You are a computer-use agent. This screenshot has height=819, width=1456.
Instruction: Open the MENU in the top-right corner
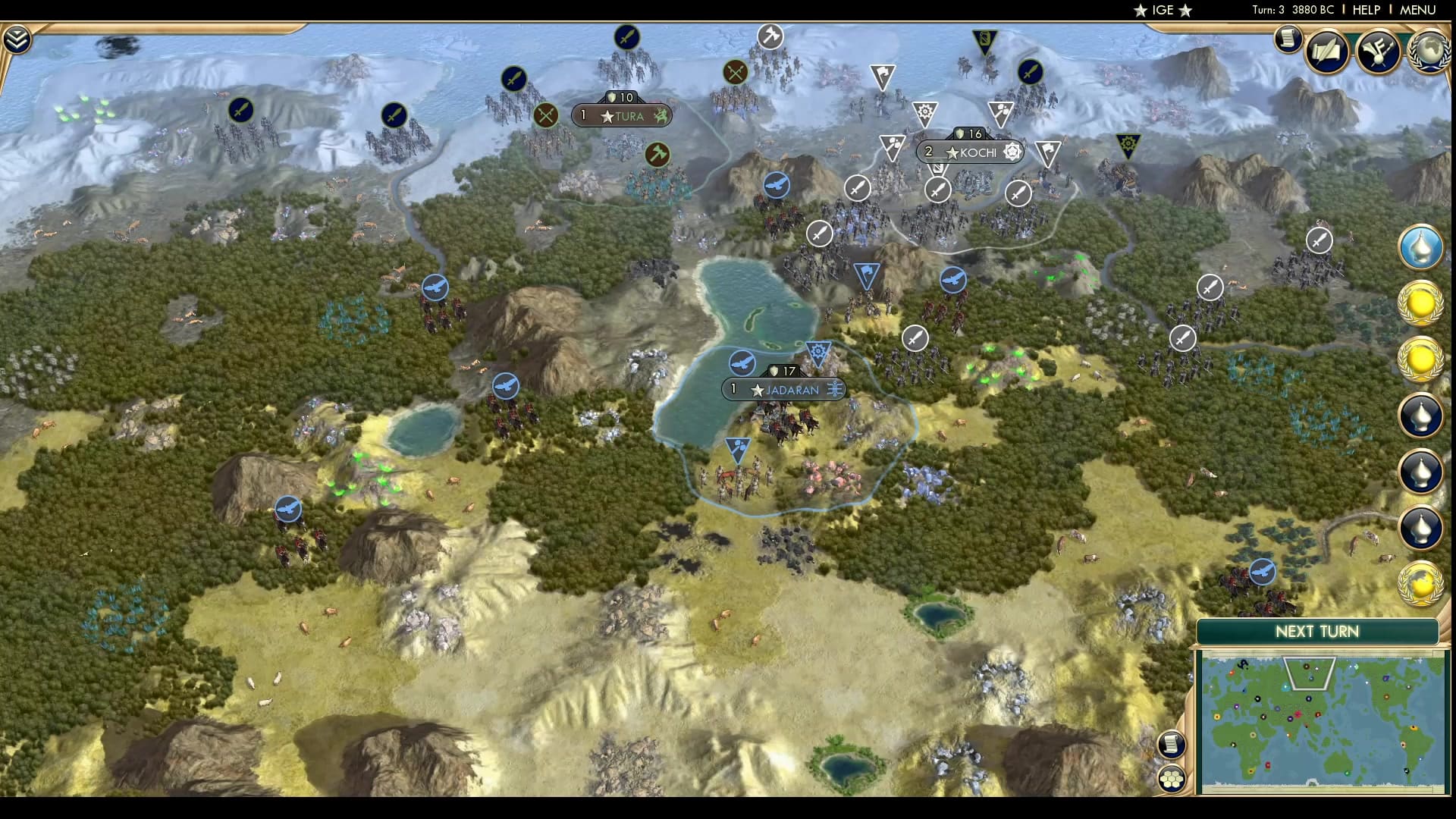(1417, 10)
